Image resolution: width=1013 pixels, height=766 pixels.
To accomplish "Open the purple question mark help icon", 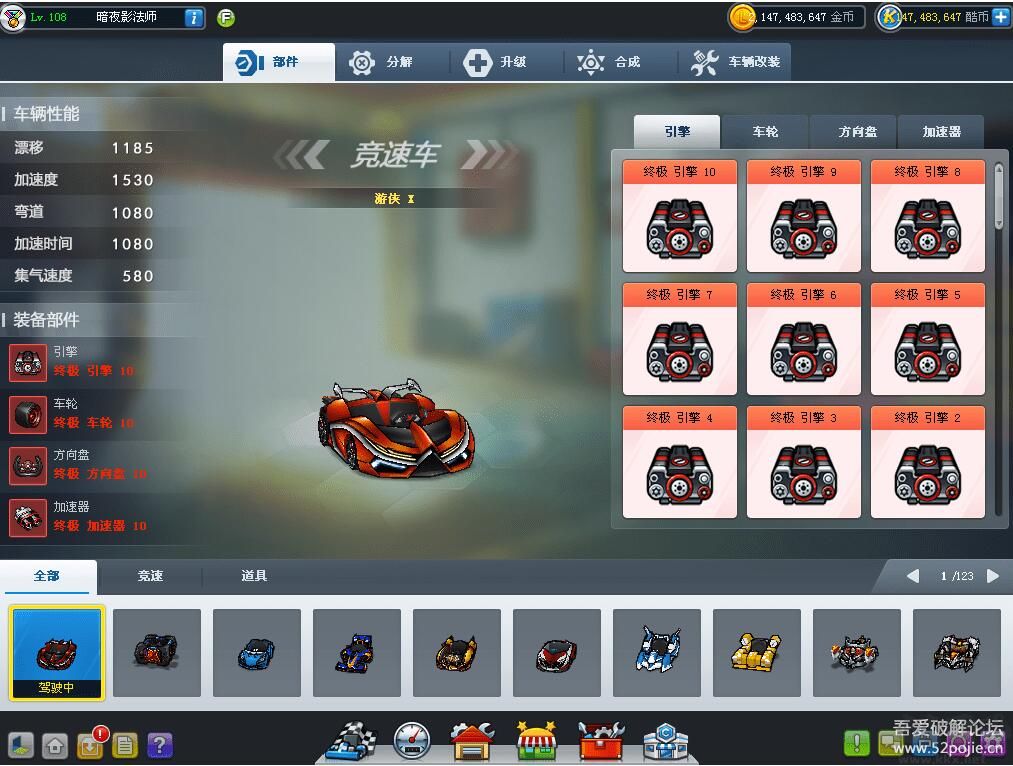I will click(x=160, y=745).
